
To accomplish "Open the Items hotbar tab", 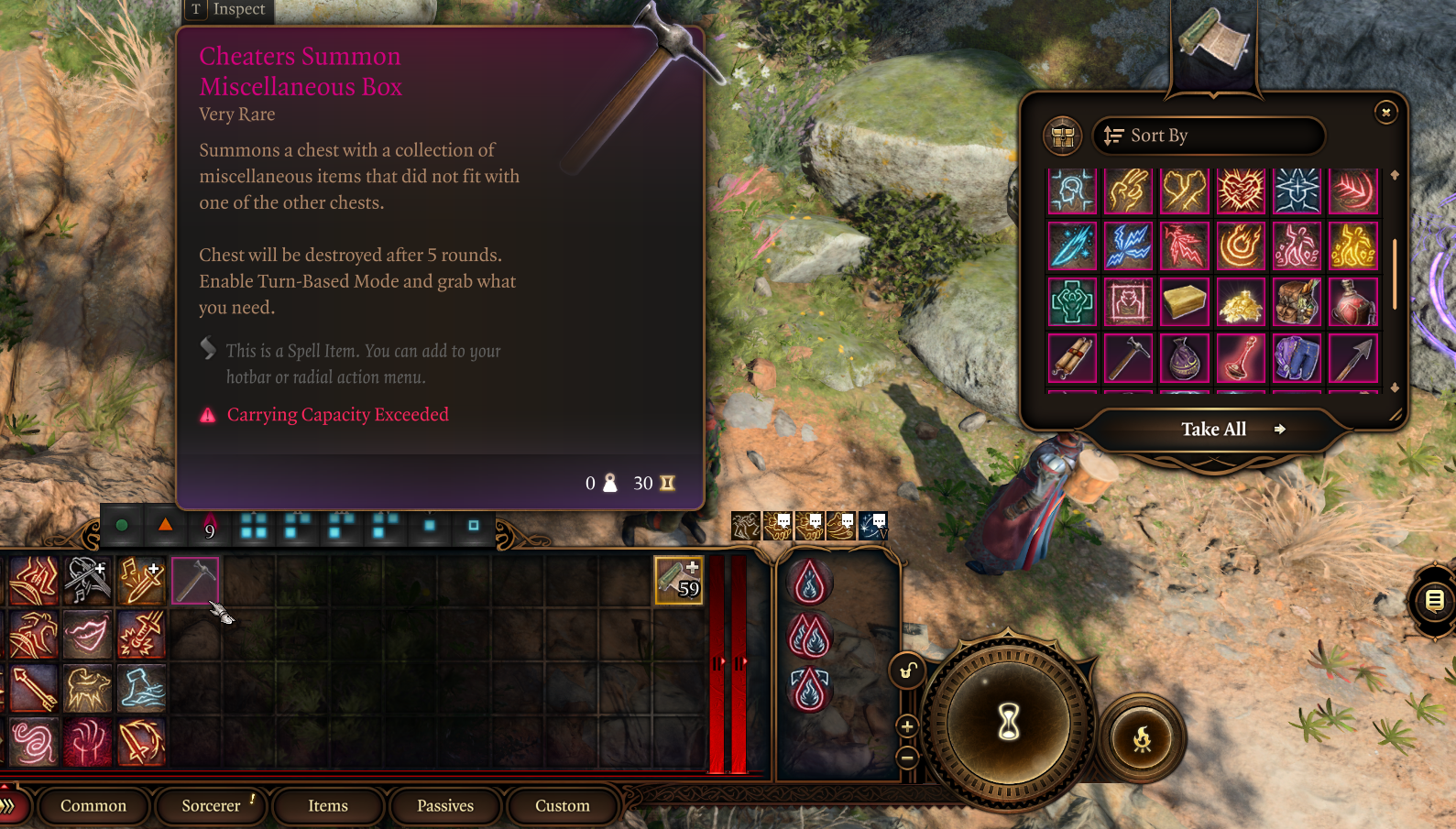I will [328, 806].
